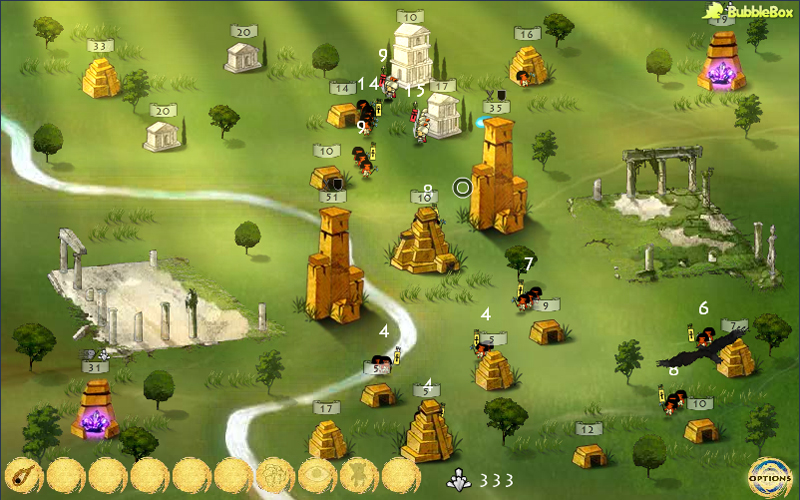Screen dimensions: 800x500
Task: Select the eye spell icon
Action: pyautogui.click(x=317, y=476)
